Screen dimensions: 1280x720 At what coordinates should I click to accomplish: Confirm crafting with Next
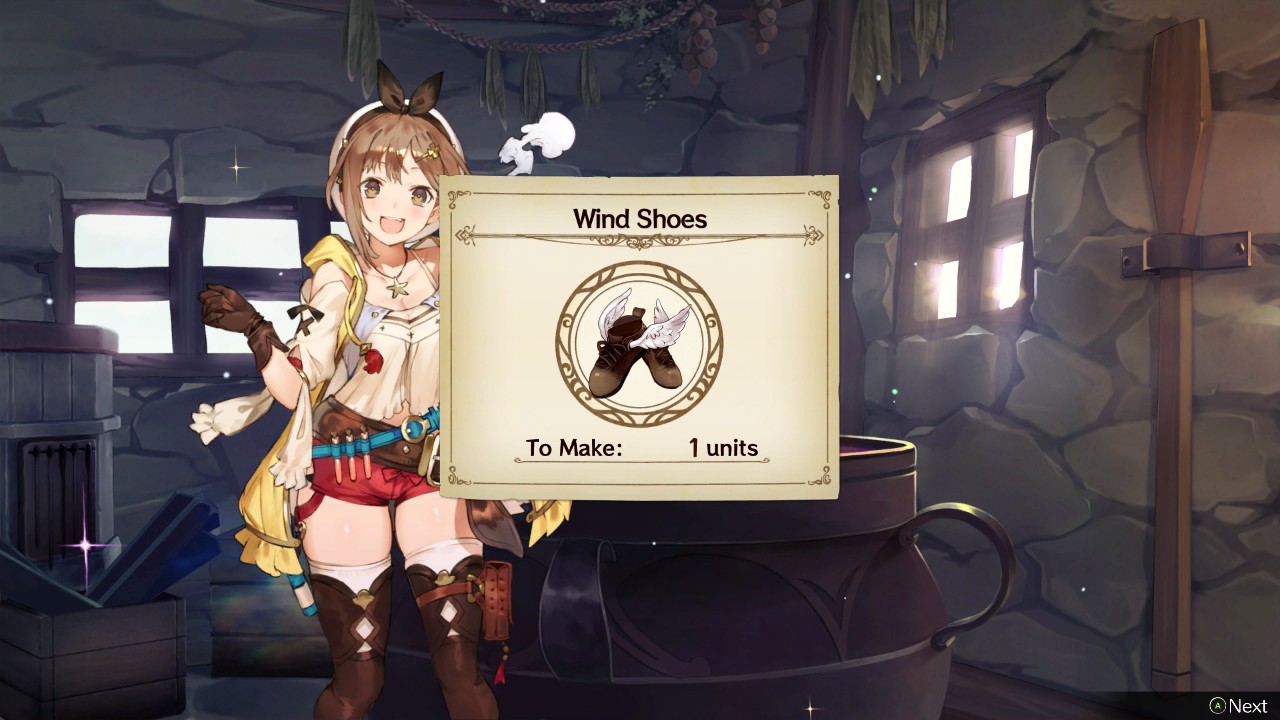pyautogui.click(x=1244, y=705)
